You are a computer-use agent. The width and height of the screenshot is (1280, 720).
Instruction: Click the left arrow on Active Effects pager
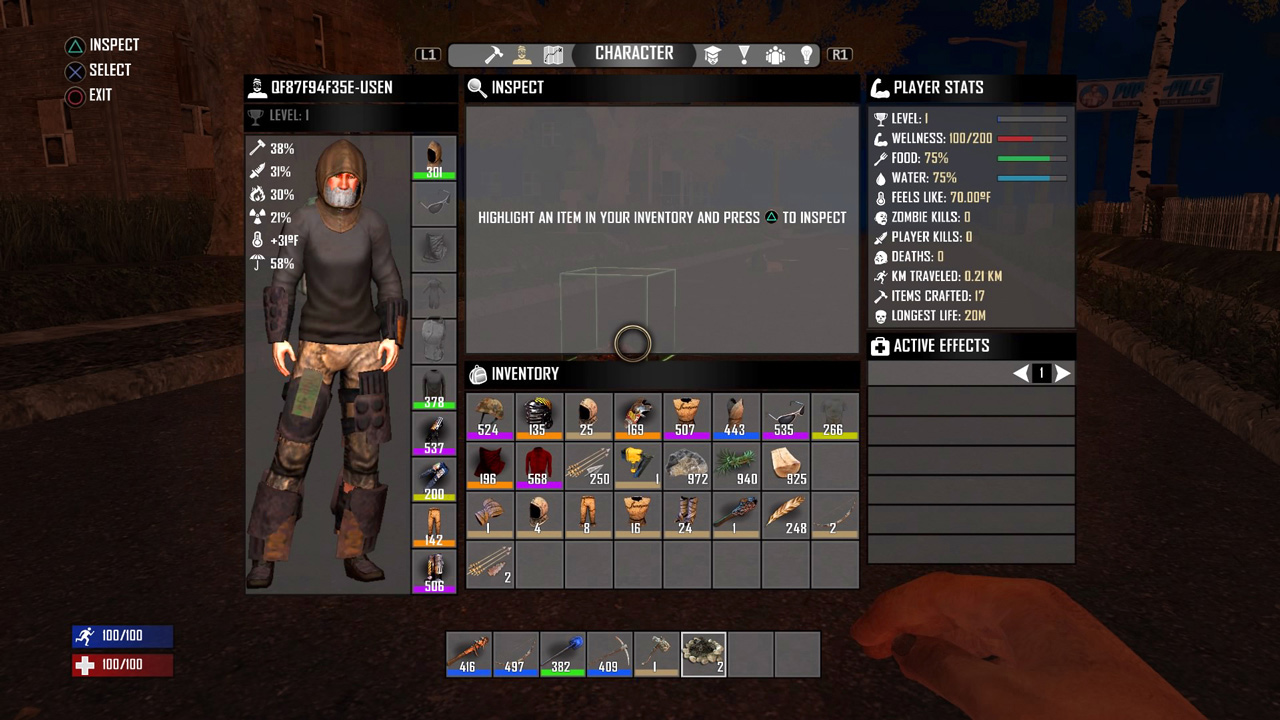coord(1021,373)
